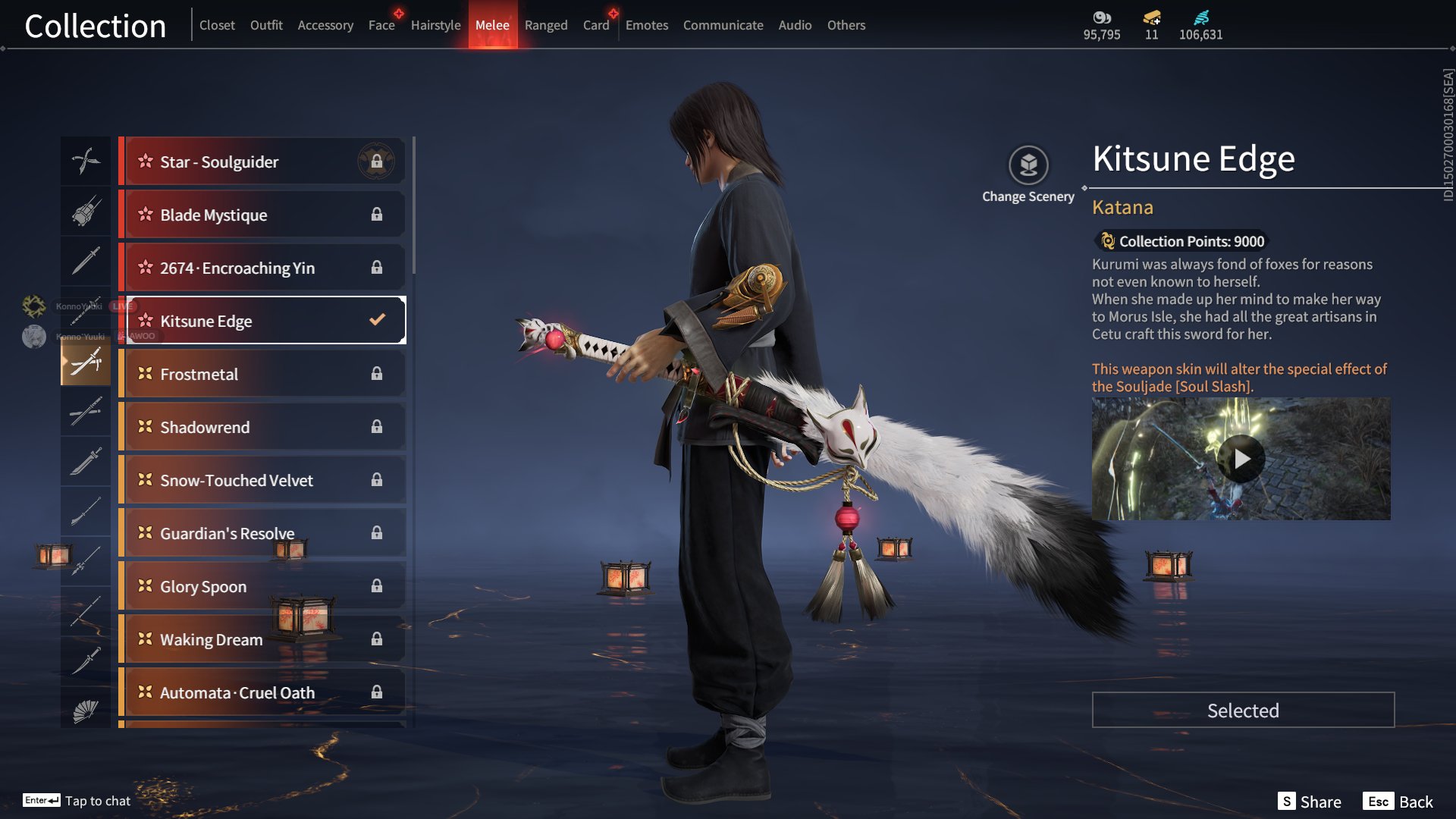Switch to the Emotes tab
Image resolution: width=1456 pixels, height=819 pixels.
click(x=647, y=25)
